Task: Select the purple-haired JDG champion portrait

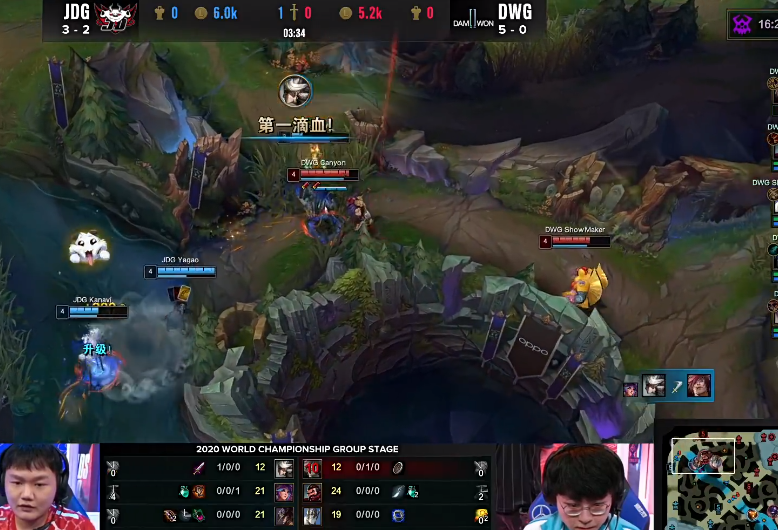Action: click(284, 491)
